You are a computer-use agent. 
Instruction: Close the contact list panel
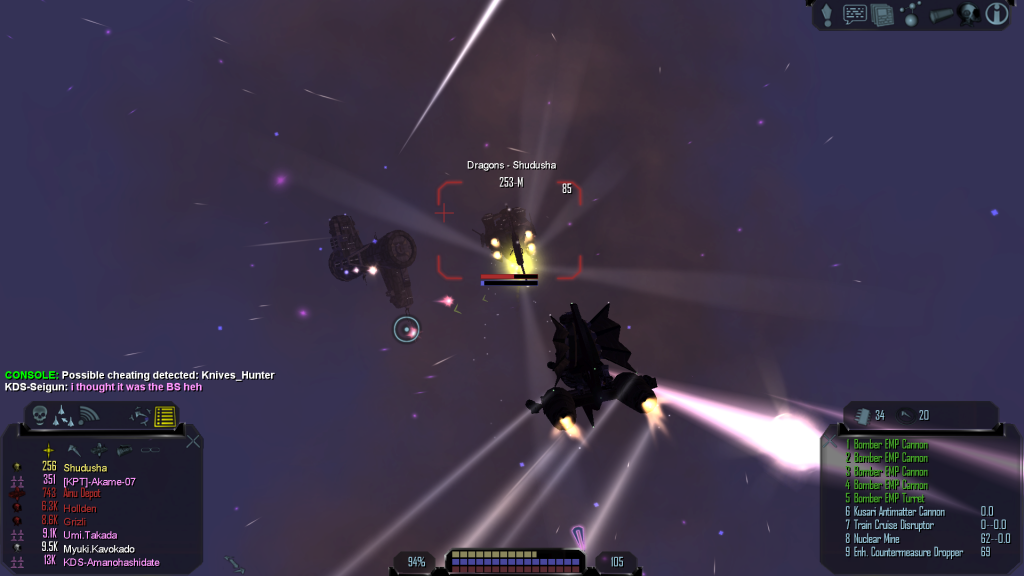pyautogui.click(x=193, y=441)
